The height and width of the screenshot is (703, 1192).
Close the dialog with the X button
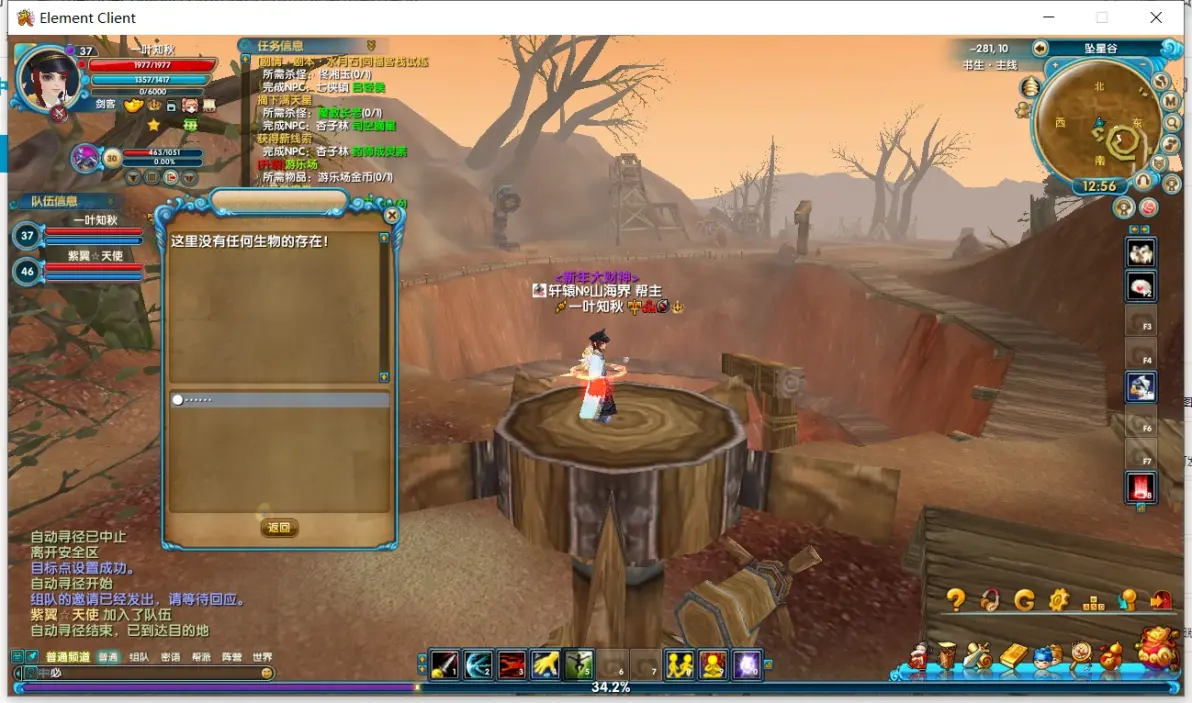pos(392,215)
